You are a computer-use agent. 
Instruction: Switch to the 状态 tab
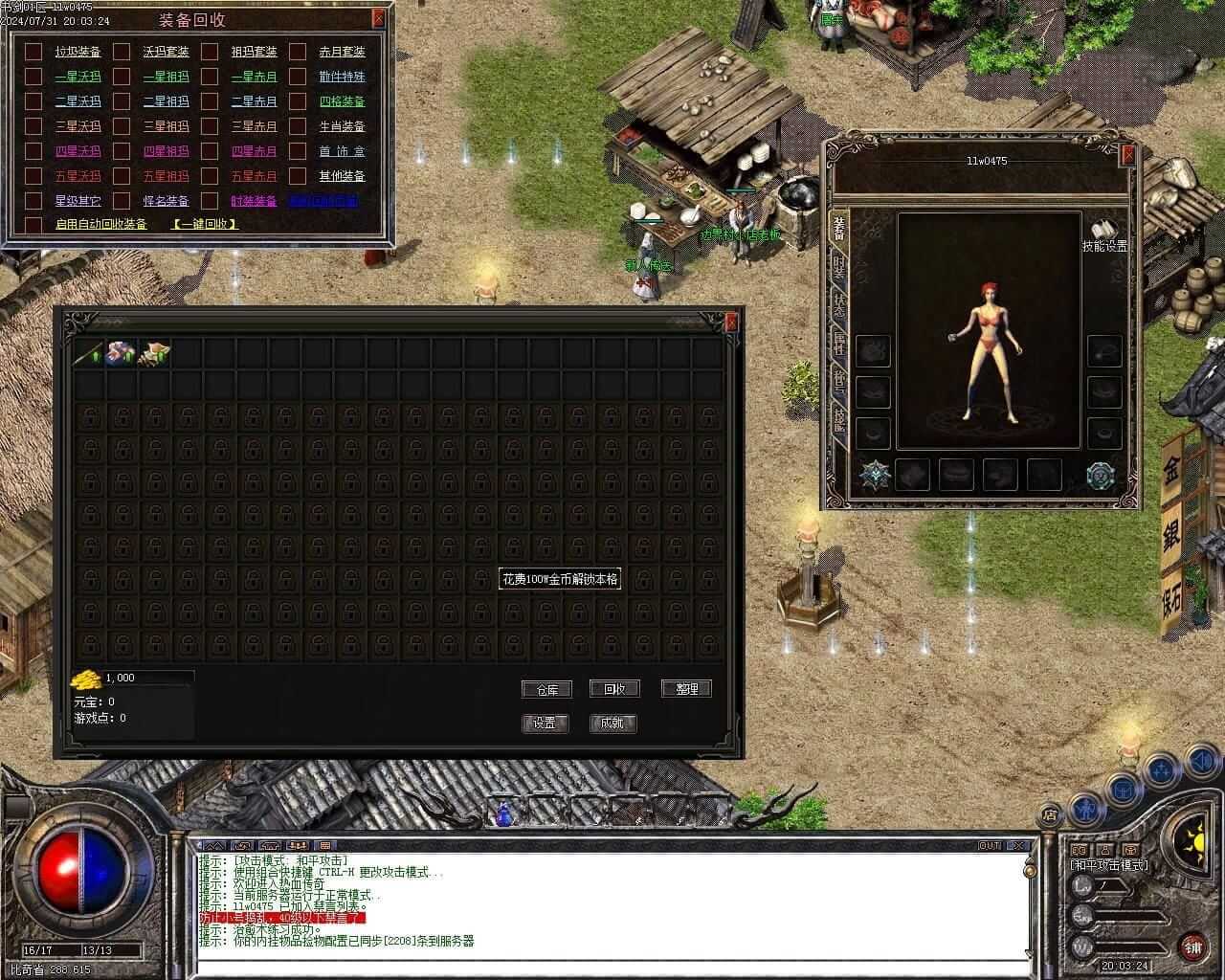pyautogui.click(x=839, y=304)
